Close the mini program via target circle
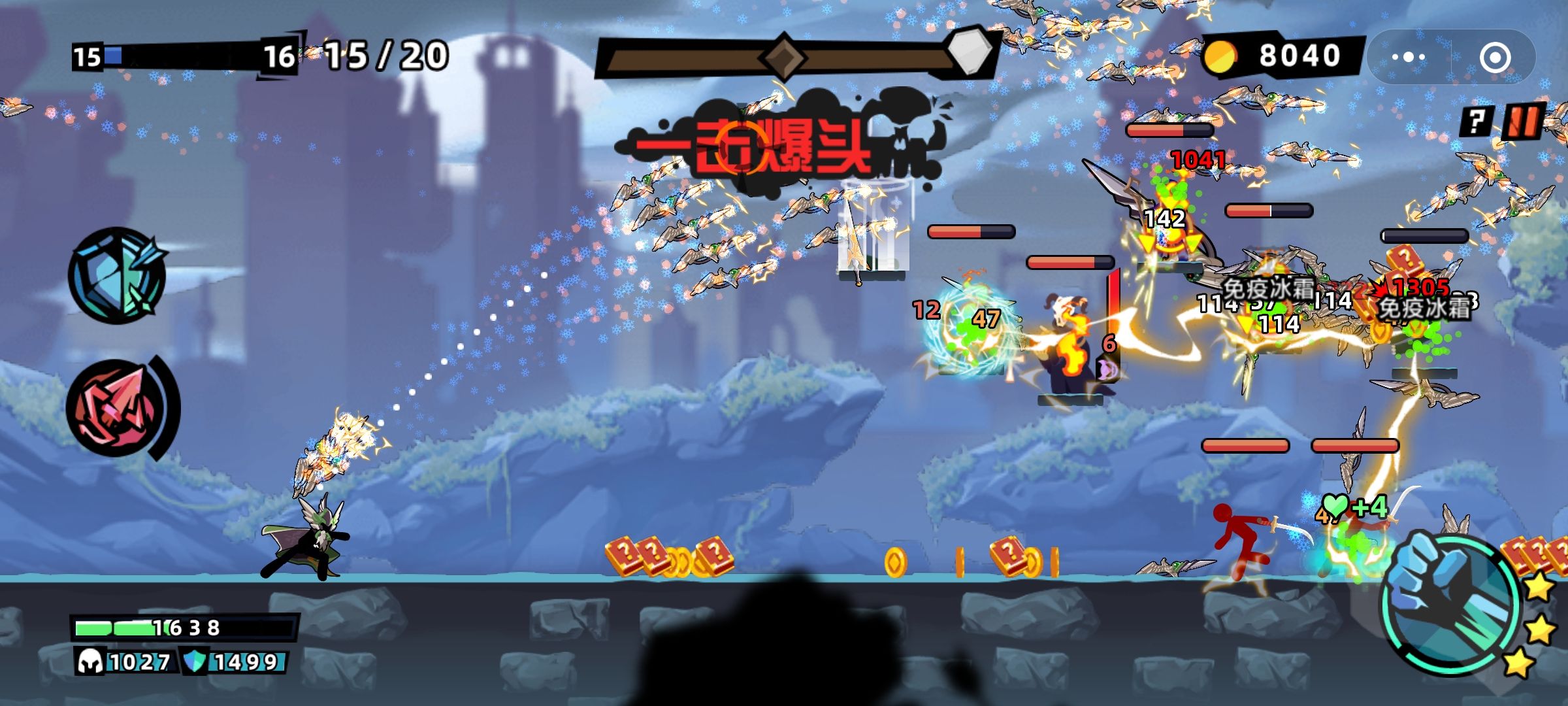 pos(1495,58)
